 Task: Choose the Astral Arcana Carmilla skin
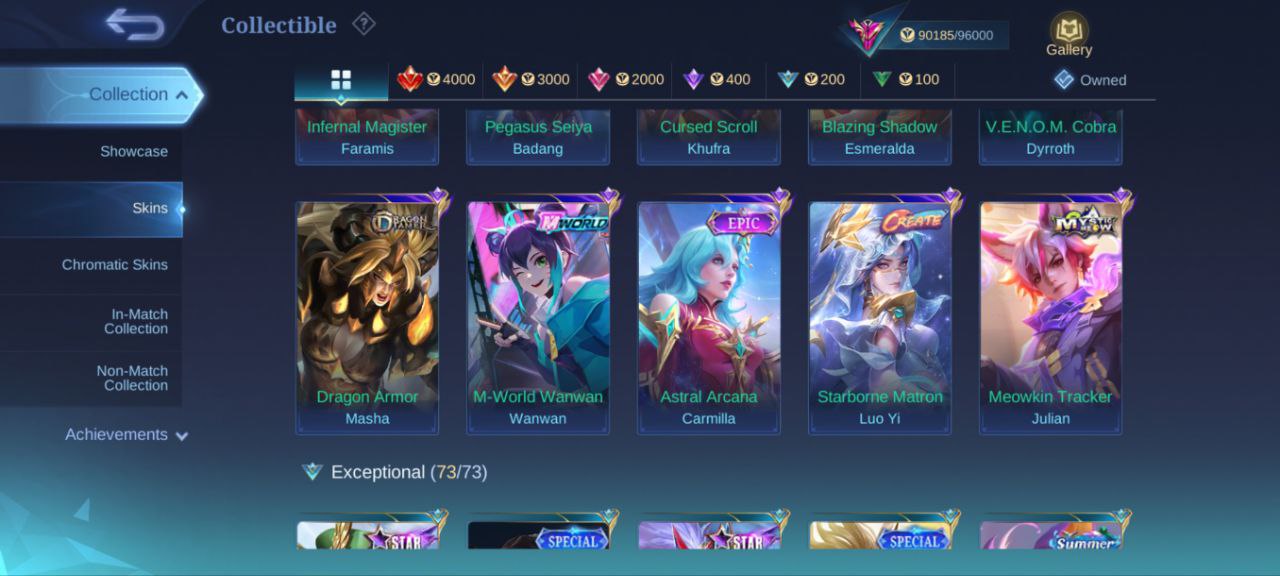coord(709,315)
